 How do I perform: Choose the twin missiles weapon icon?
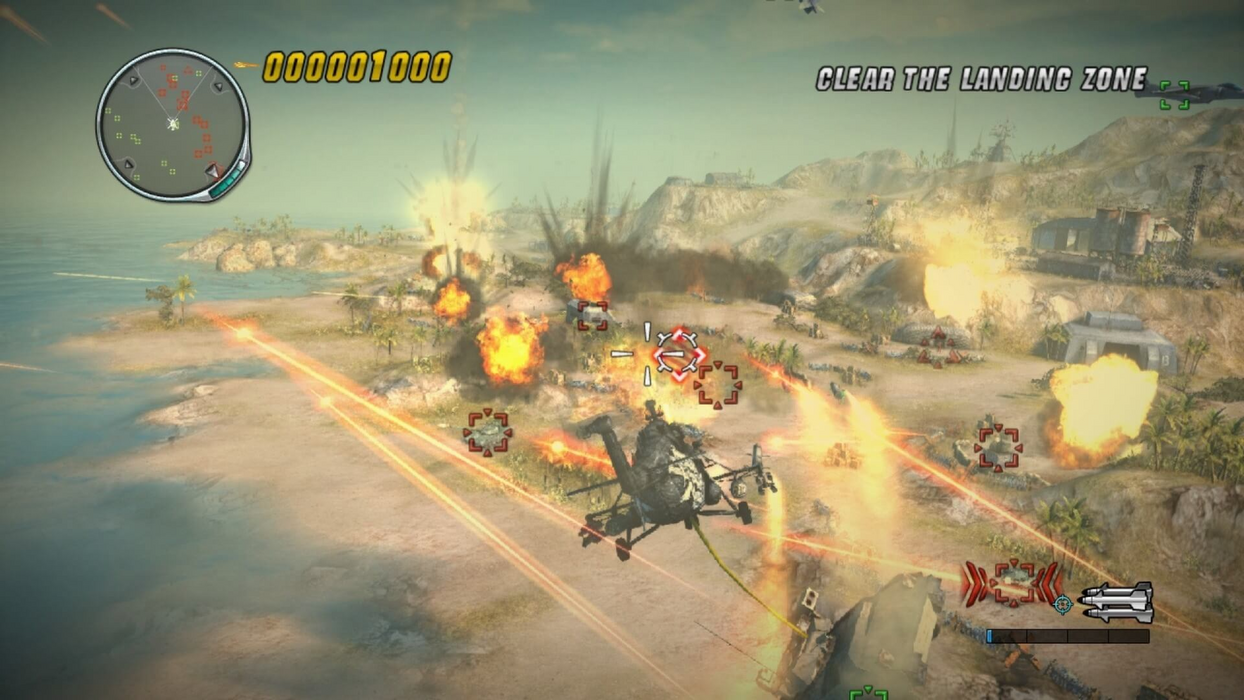click(1117, 602)
